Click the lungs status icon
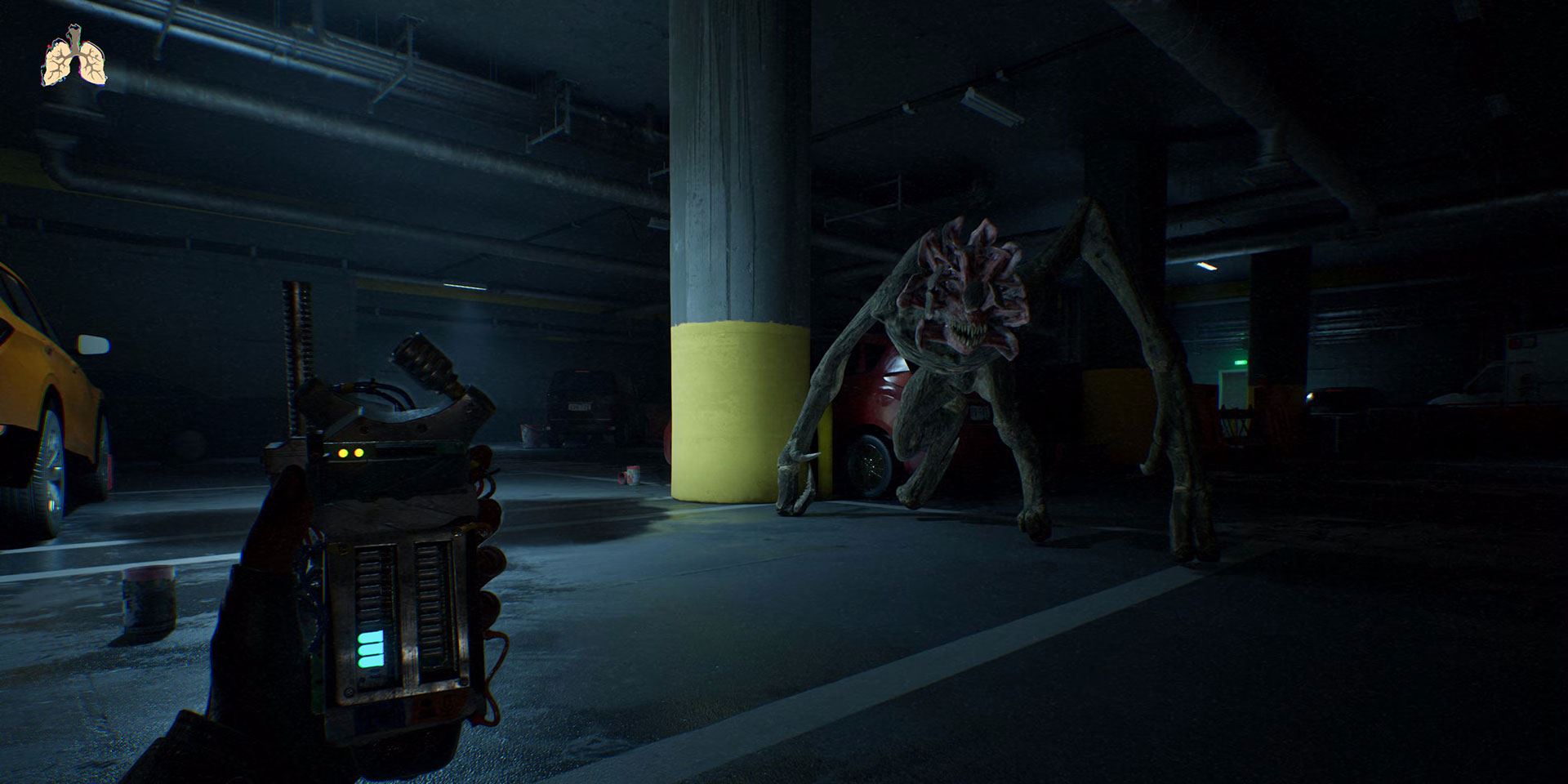The image size is (1568, 784). coord(74,59)
